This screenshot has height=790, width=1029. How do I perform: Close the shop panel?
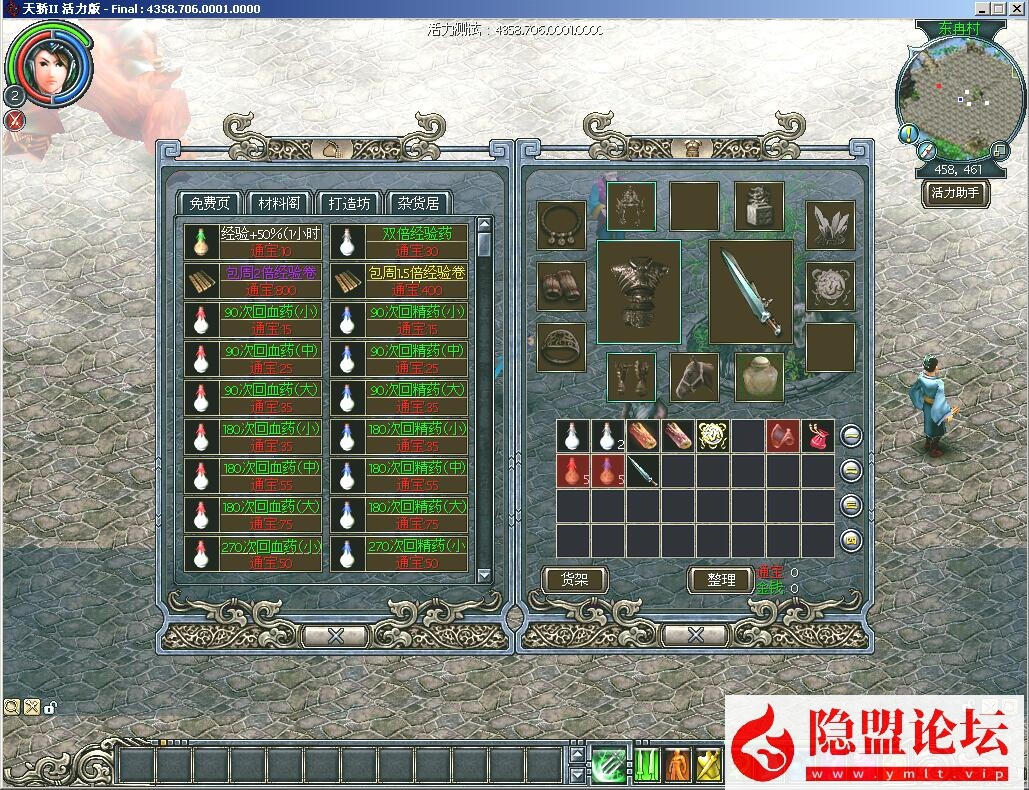336,636
